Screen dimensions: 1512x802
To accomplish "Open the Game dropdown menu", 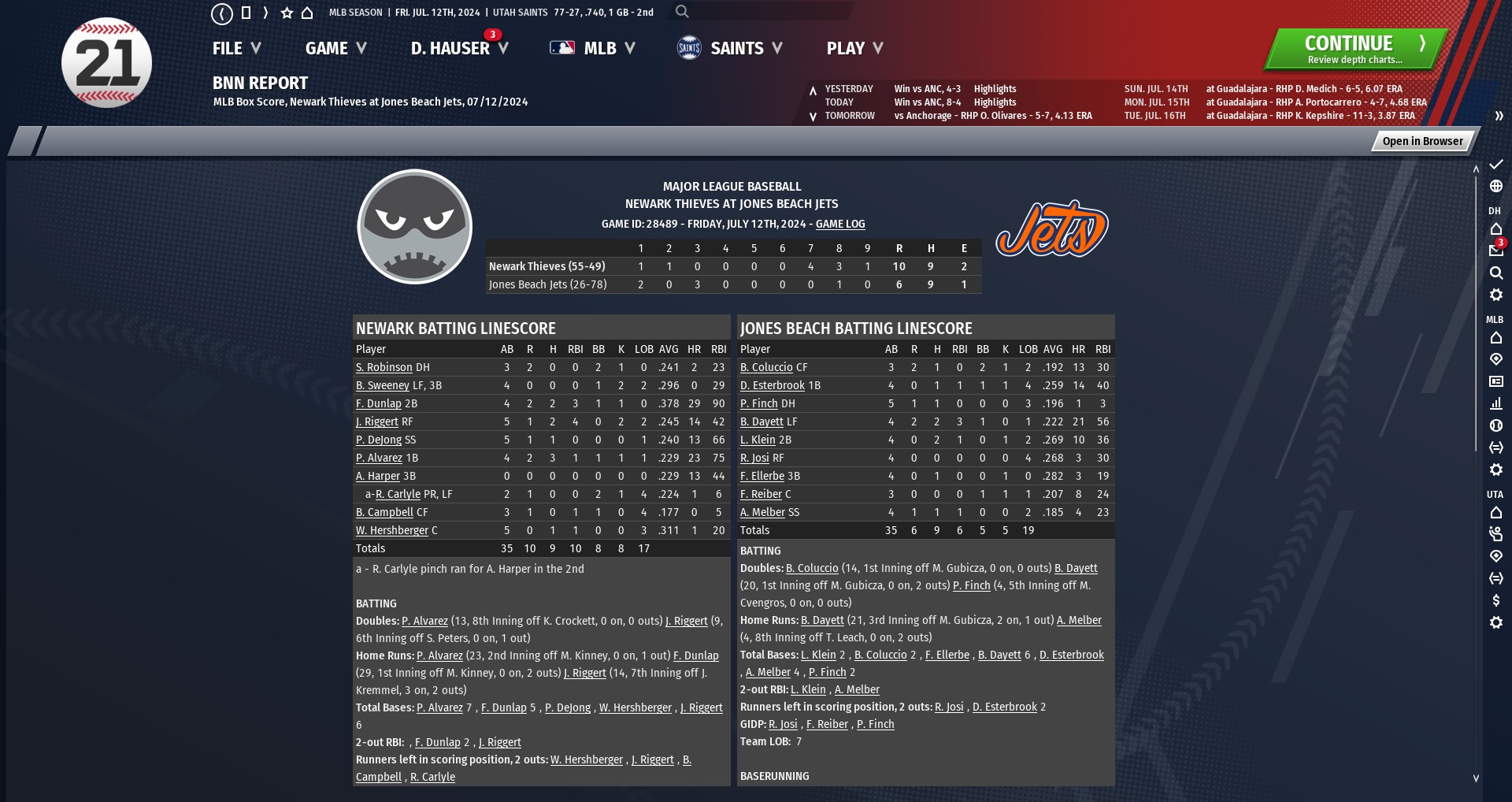I will (335, 49).
